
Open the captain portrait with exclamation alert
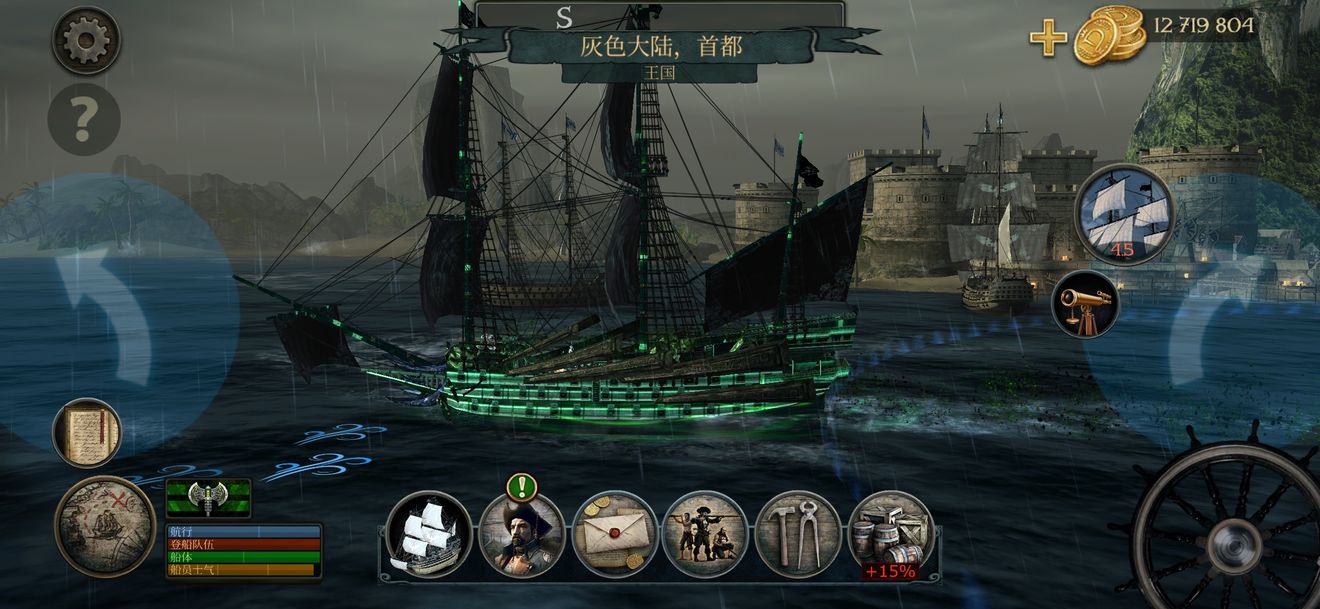click(521, 535)
